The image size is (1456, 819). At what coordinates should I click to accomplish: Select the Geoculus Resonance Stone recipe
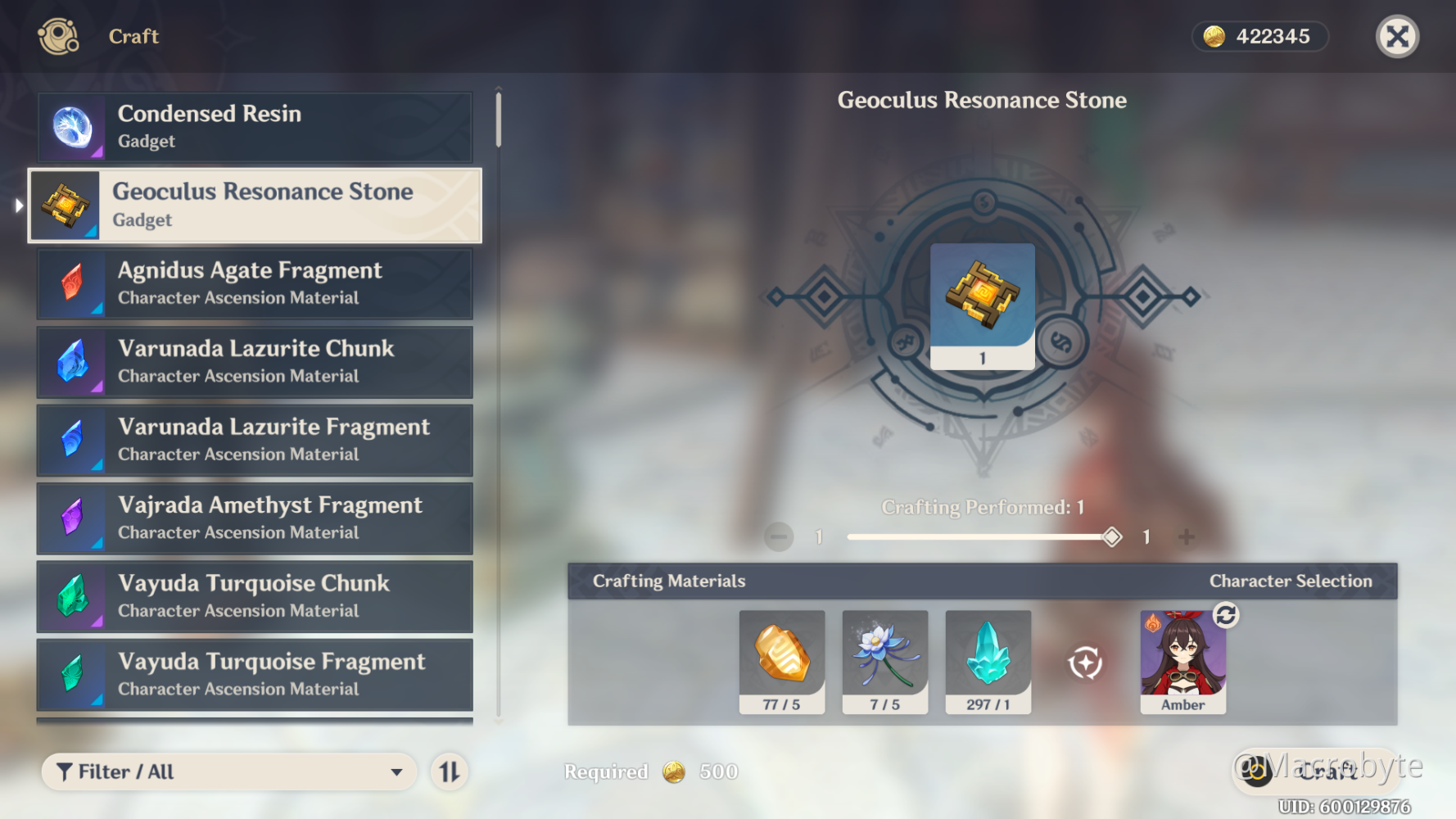[255, 206]
